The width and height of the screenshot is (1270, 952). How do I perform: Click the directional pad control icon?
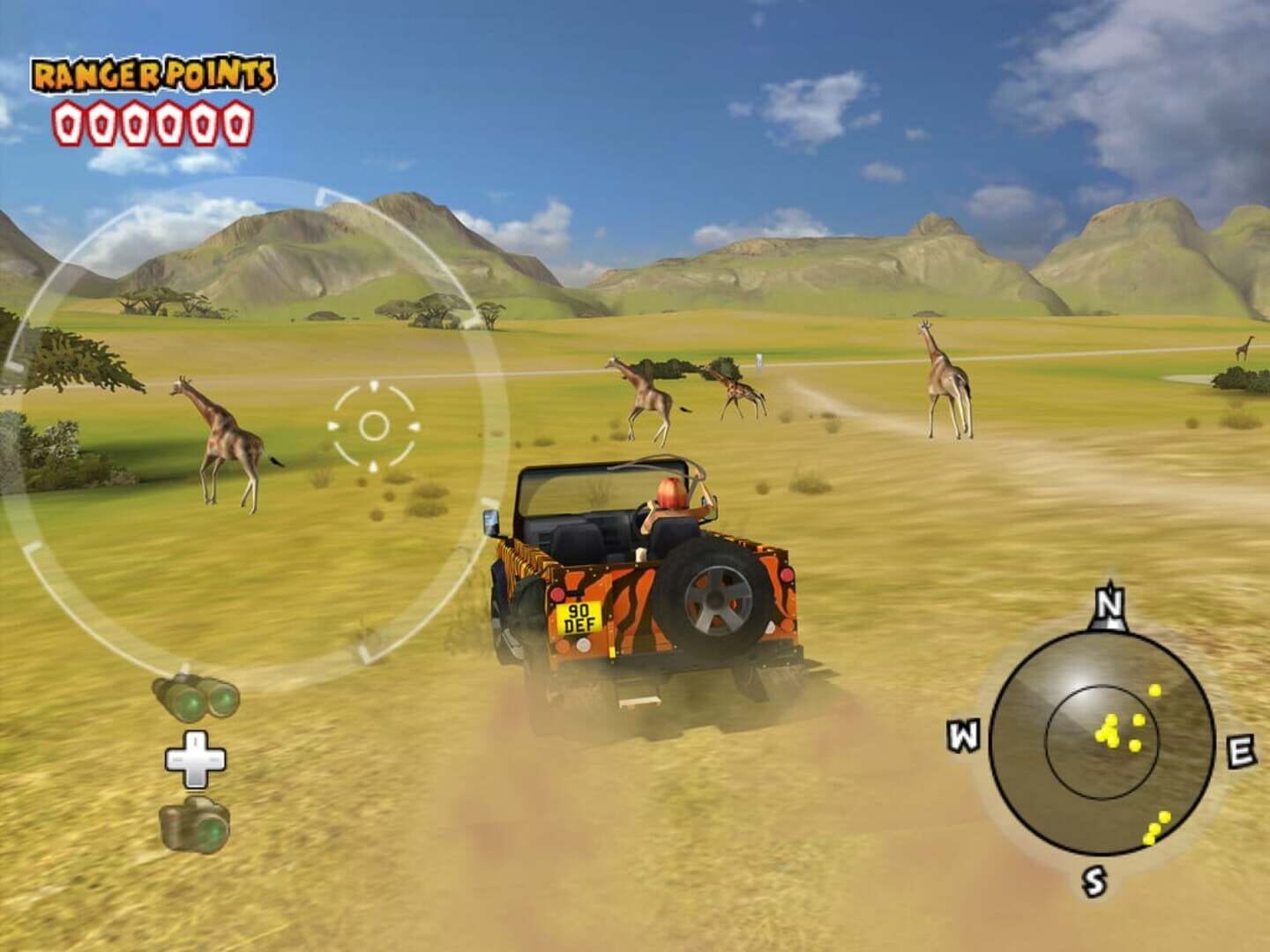coord(192,761)
